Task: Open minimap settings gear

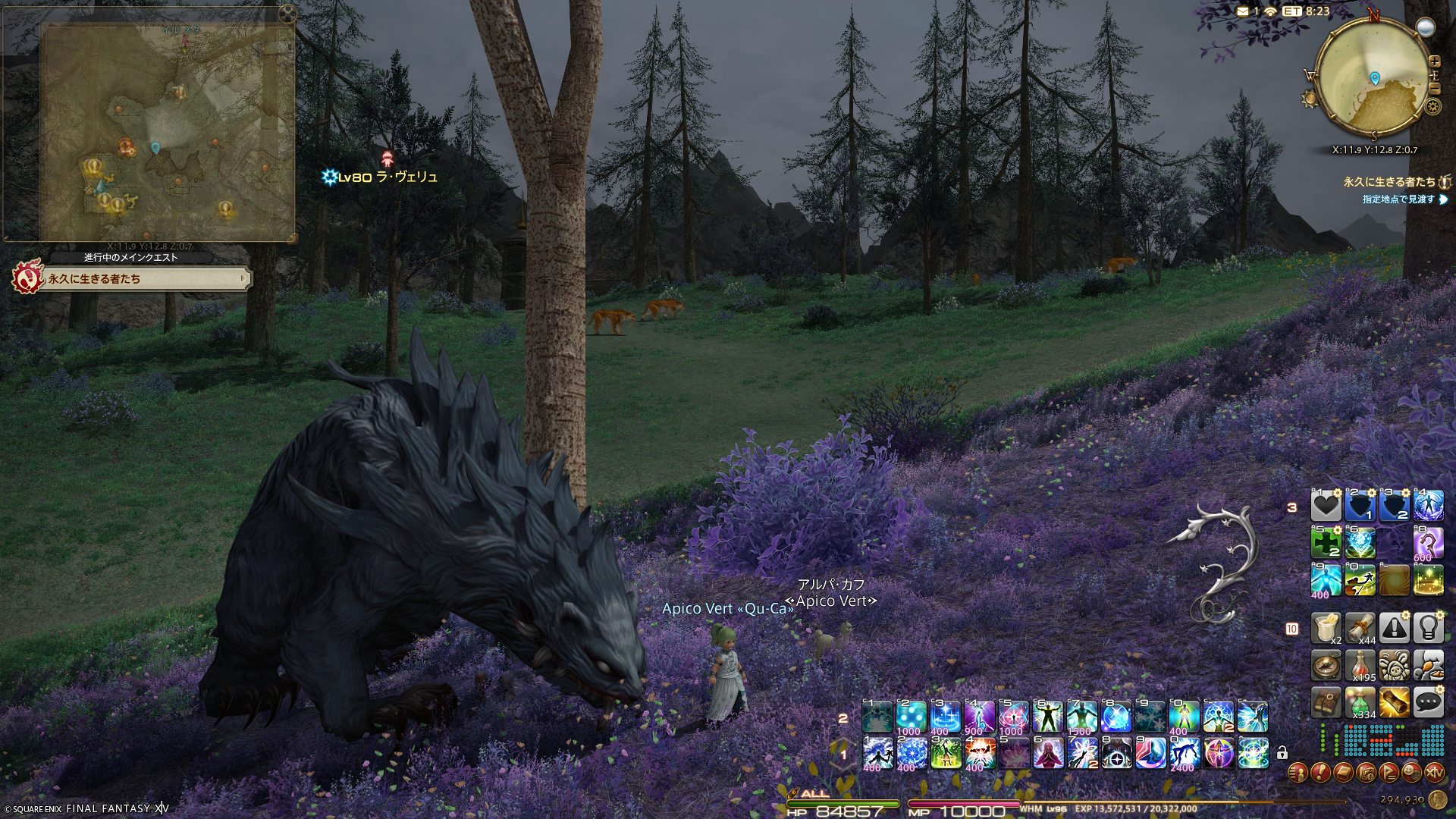Action: [1432, 106]
